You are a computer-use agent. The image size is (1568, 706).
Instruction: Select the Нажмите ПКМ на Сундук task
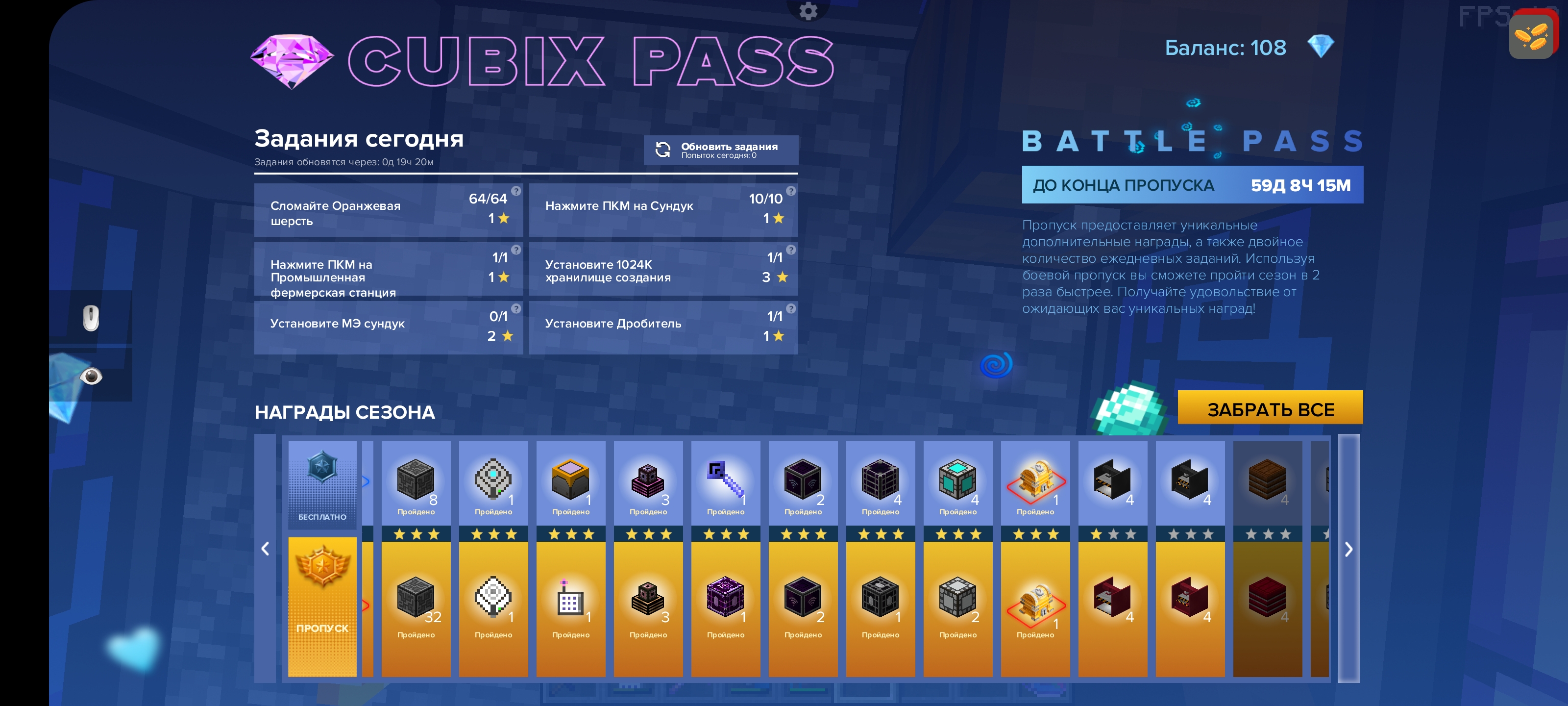(663, 210)
